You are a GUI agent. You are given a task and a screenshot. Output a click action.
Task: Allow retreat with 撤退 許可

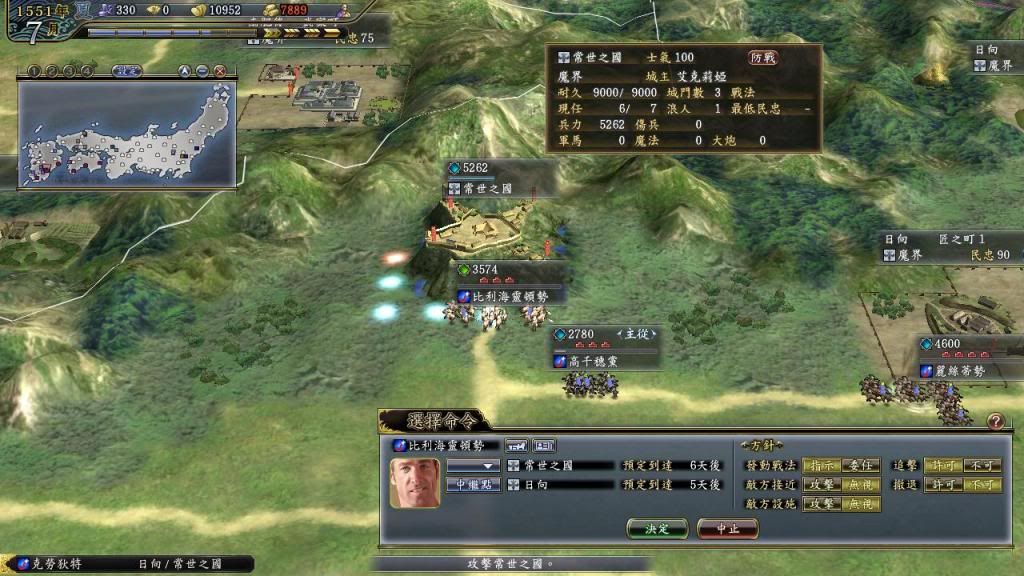coord(940,485)
